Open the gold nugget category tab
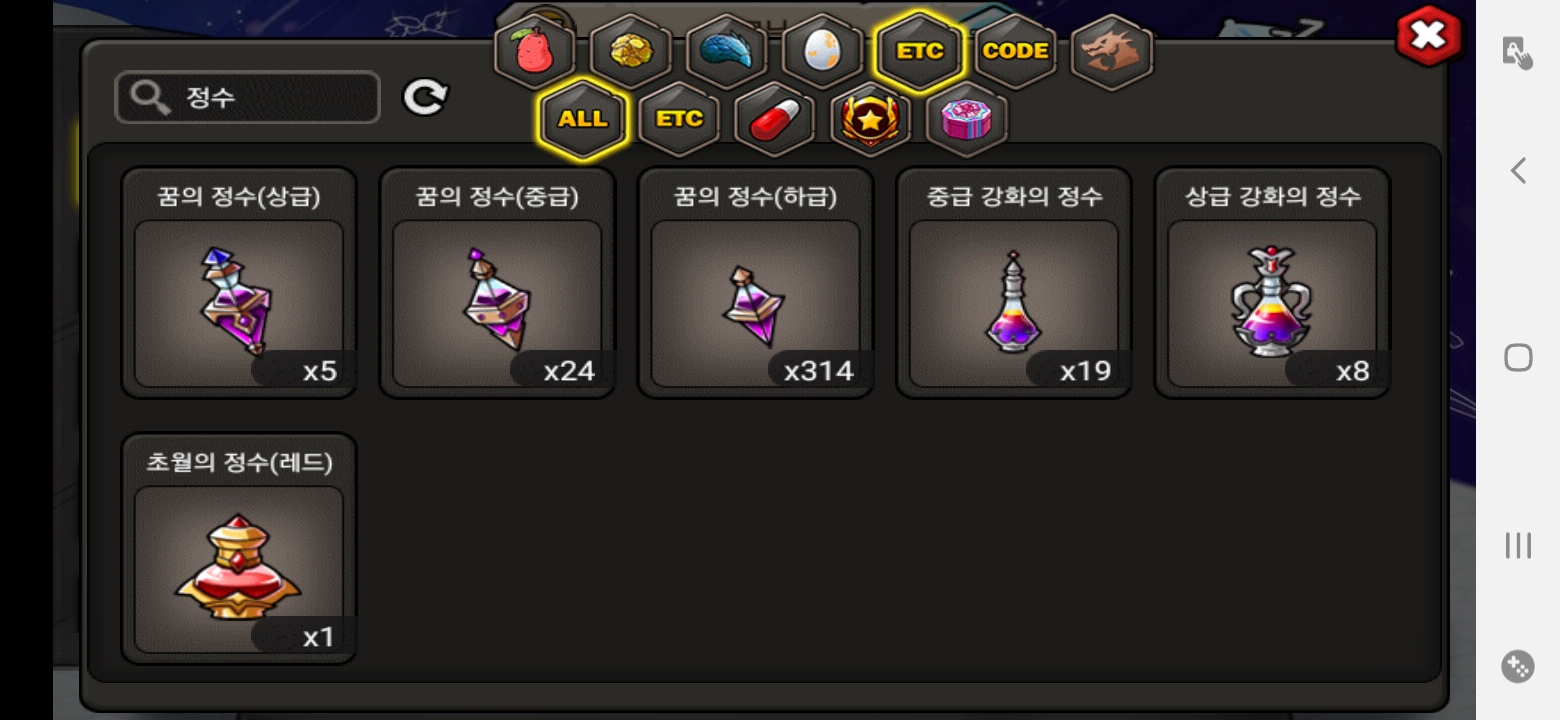 (x=630, y=52)
